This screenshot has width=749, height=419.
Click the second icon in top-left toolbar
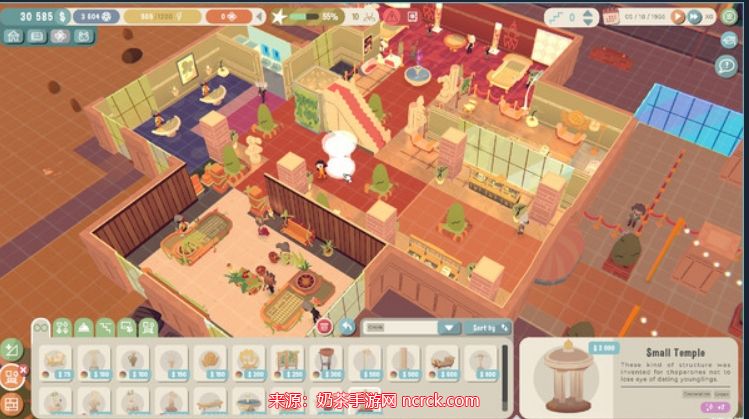37,36
